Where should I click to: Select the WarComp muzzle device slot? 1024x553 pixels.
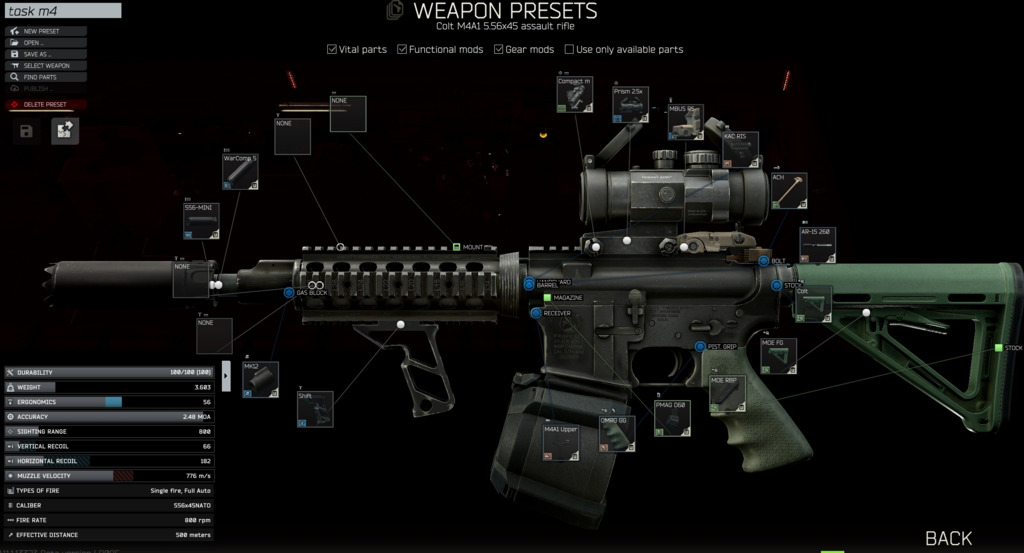point(240,171)
